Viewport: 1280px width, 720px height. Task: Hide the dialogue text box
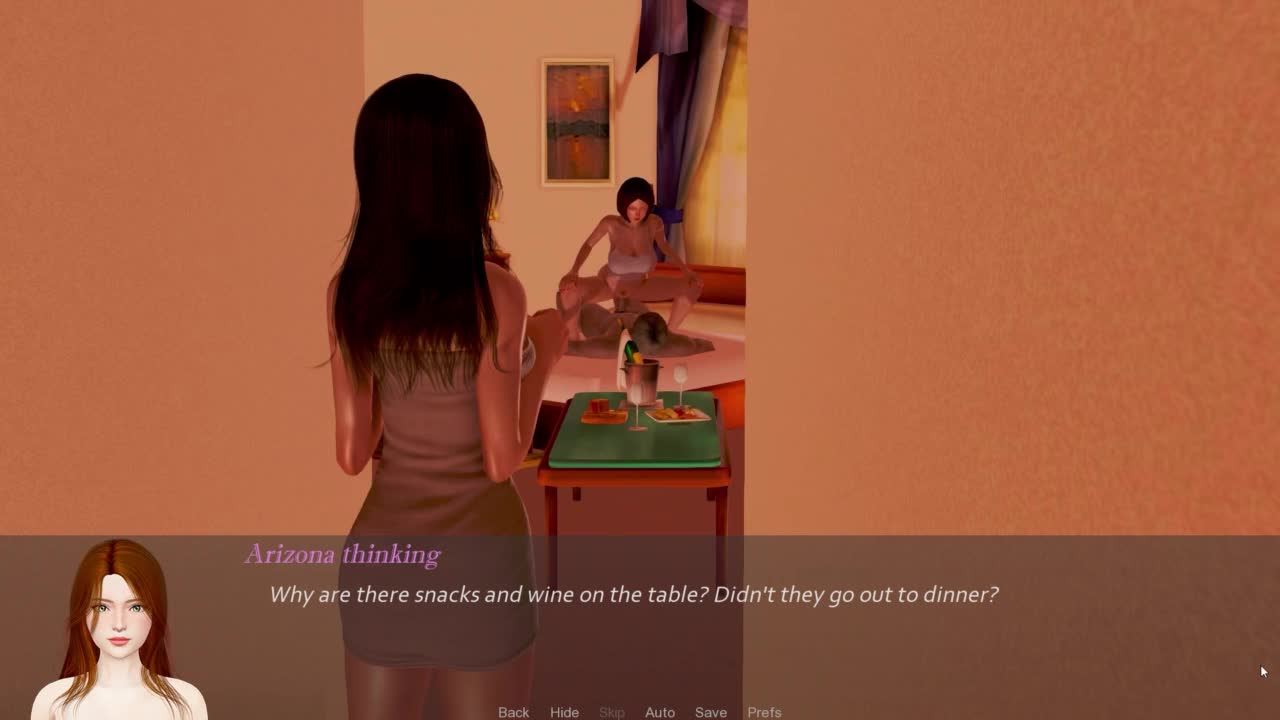tap(564, 712)
